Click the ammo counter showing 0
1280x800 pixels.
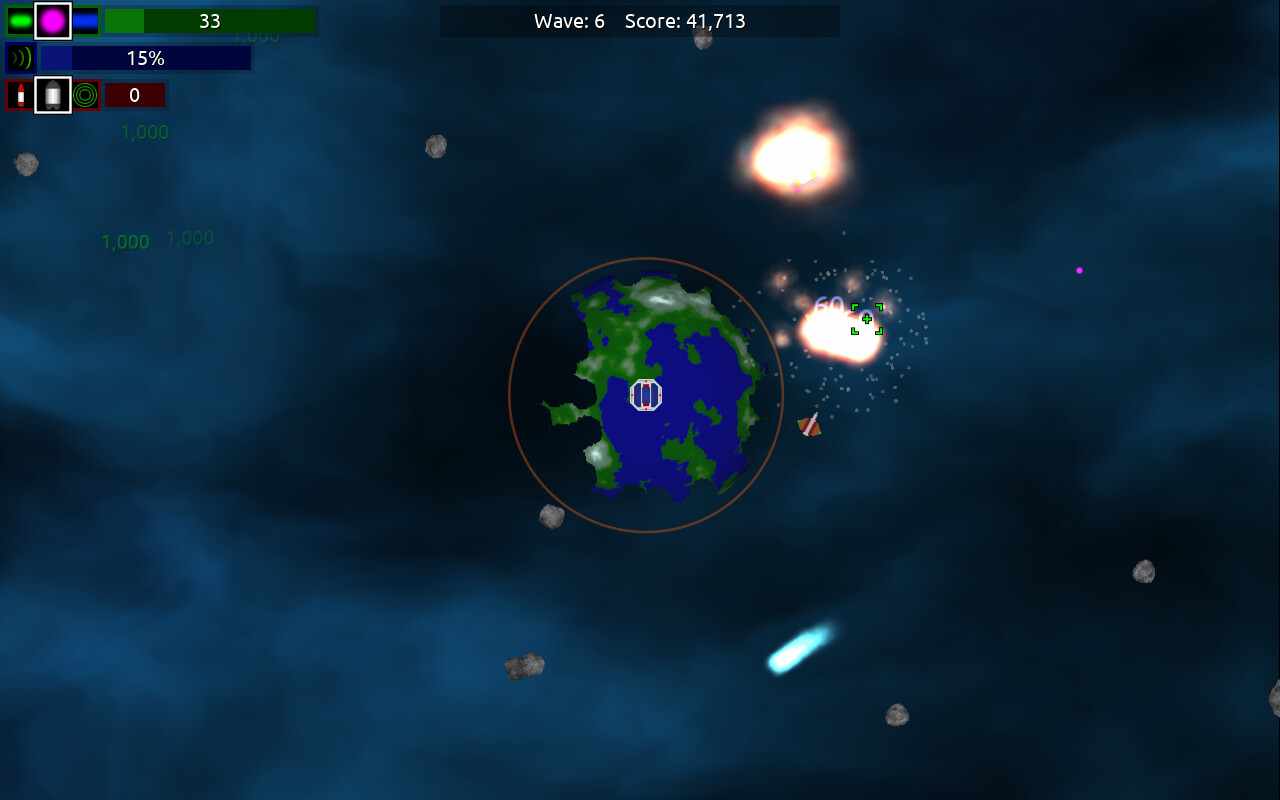tap(135, 95)
